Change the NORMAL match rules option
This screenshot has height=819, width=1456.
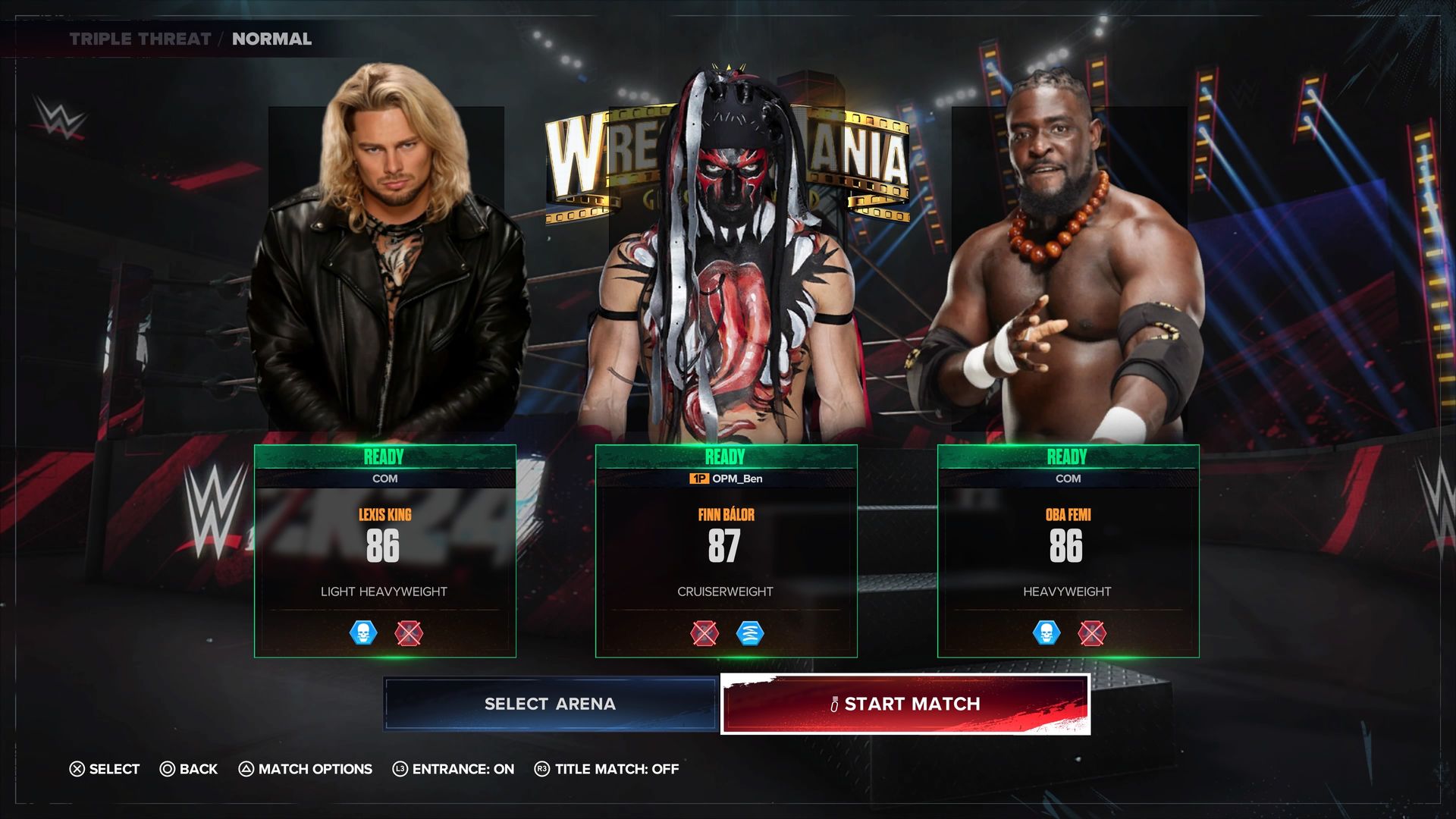(x=271, y=39)
